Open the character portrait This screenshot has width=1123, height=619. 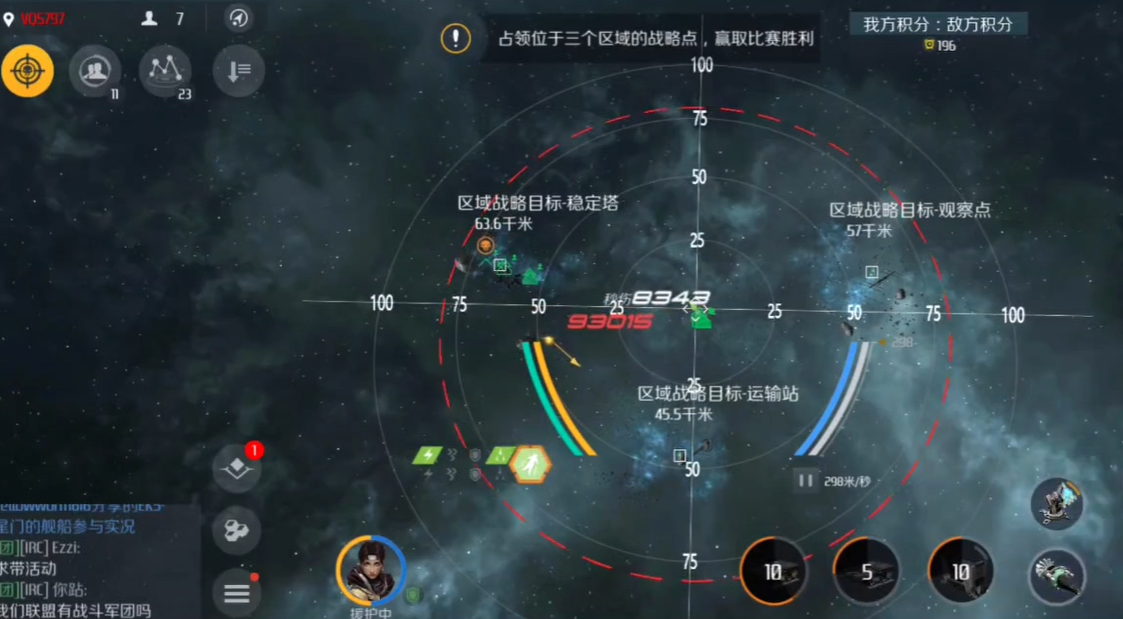[x=370, y=570]
